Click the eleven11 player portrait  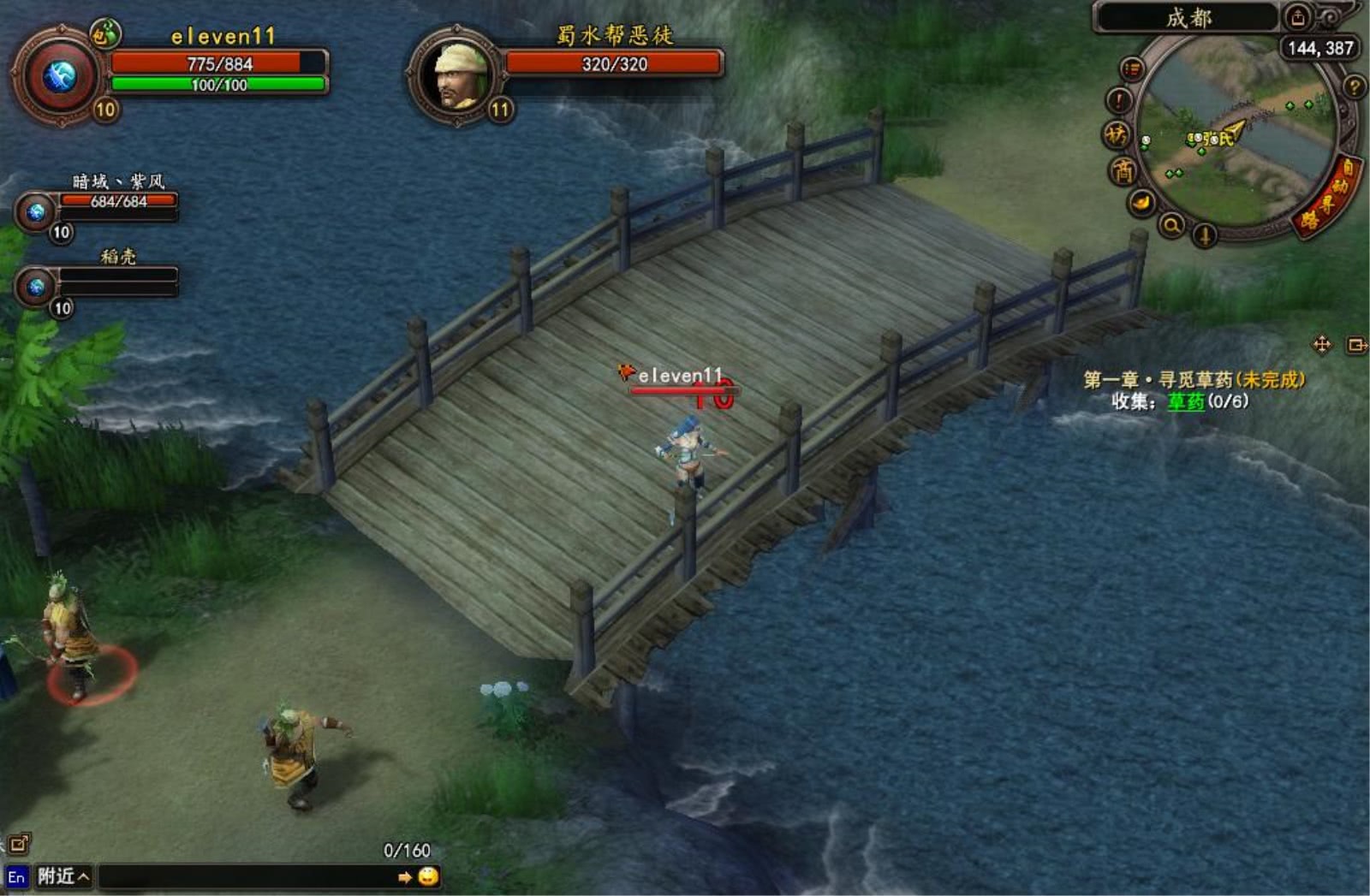tap(58, 77)
